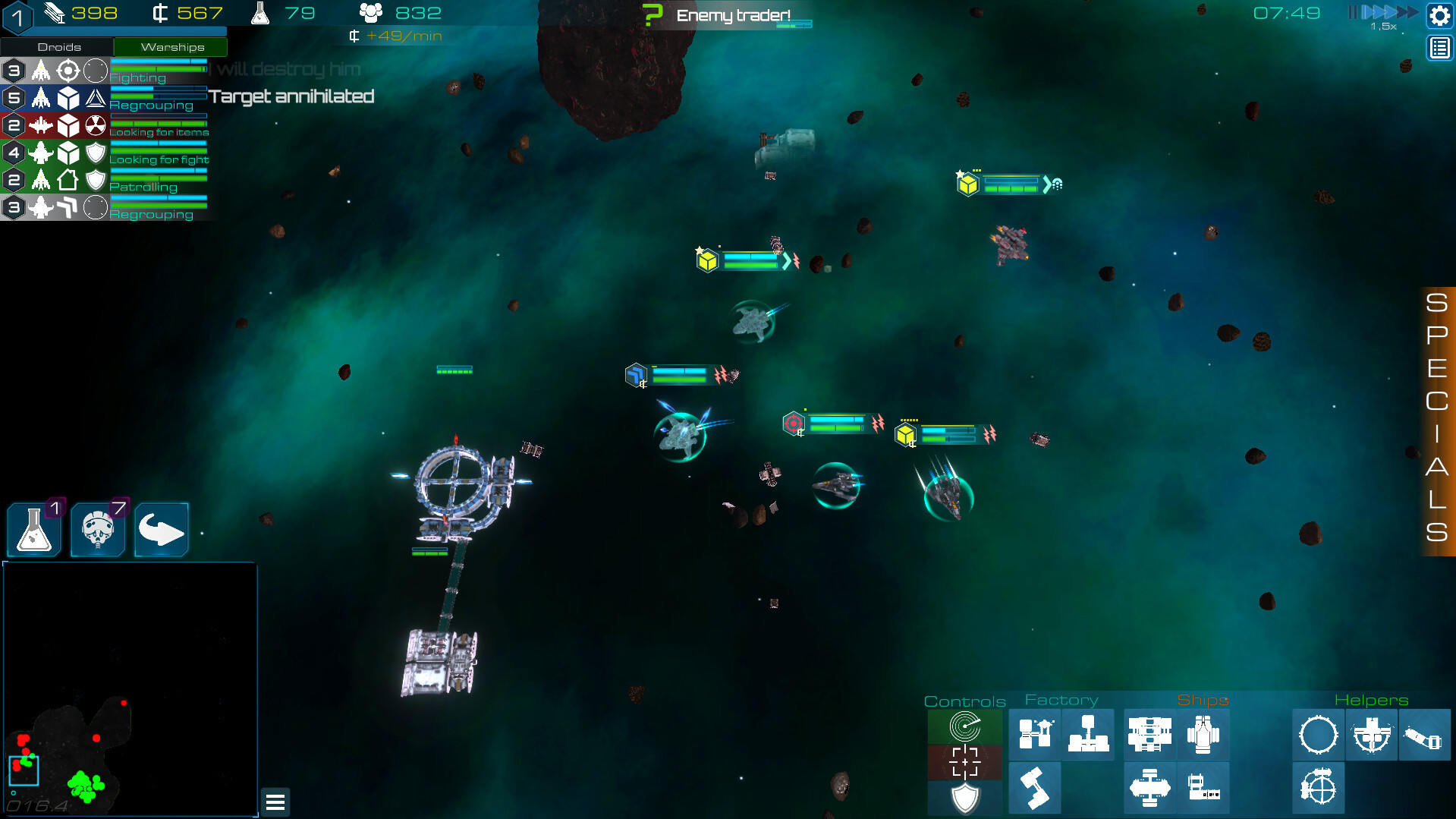1456x819 pixels.
Task: Activate the crosshair targeting control
Action: click(964, 762)
